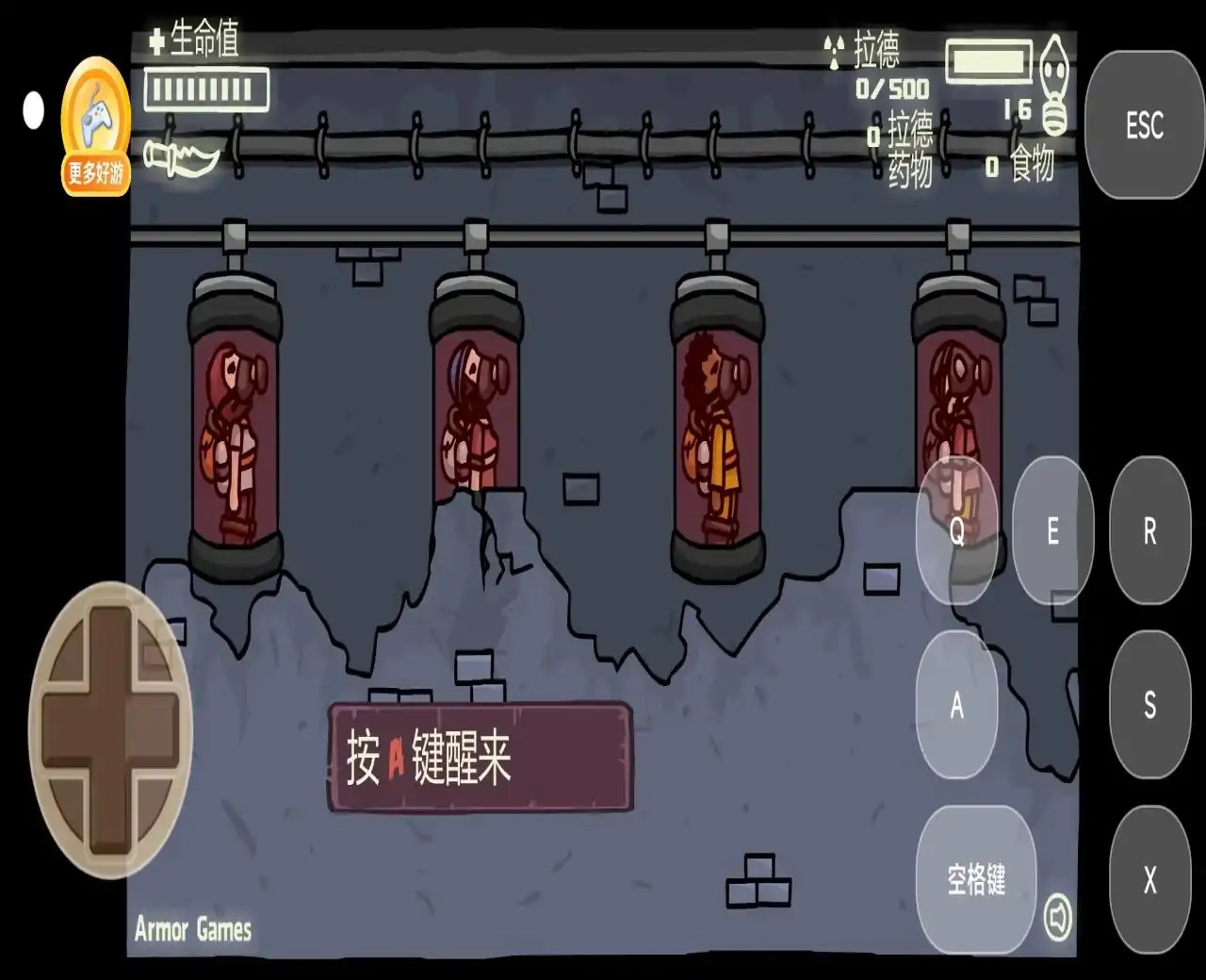Tap the 空格键 space button
1206x980 pixels.
point(977,878)
